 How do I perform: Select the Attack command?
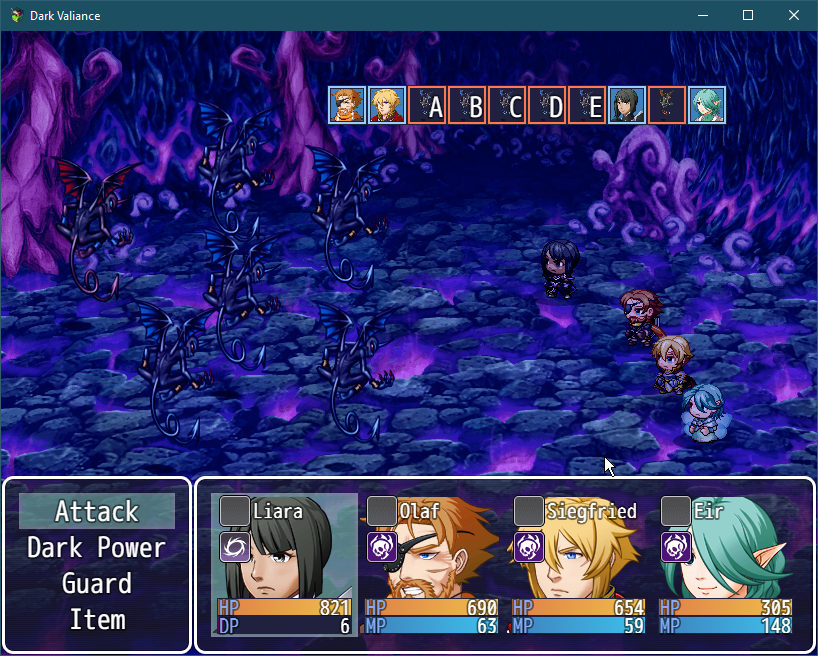pyautogui.click(x=97, y=512)
